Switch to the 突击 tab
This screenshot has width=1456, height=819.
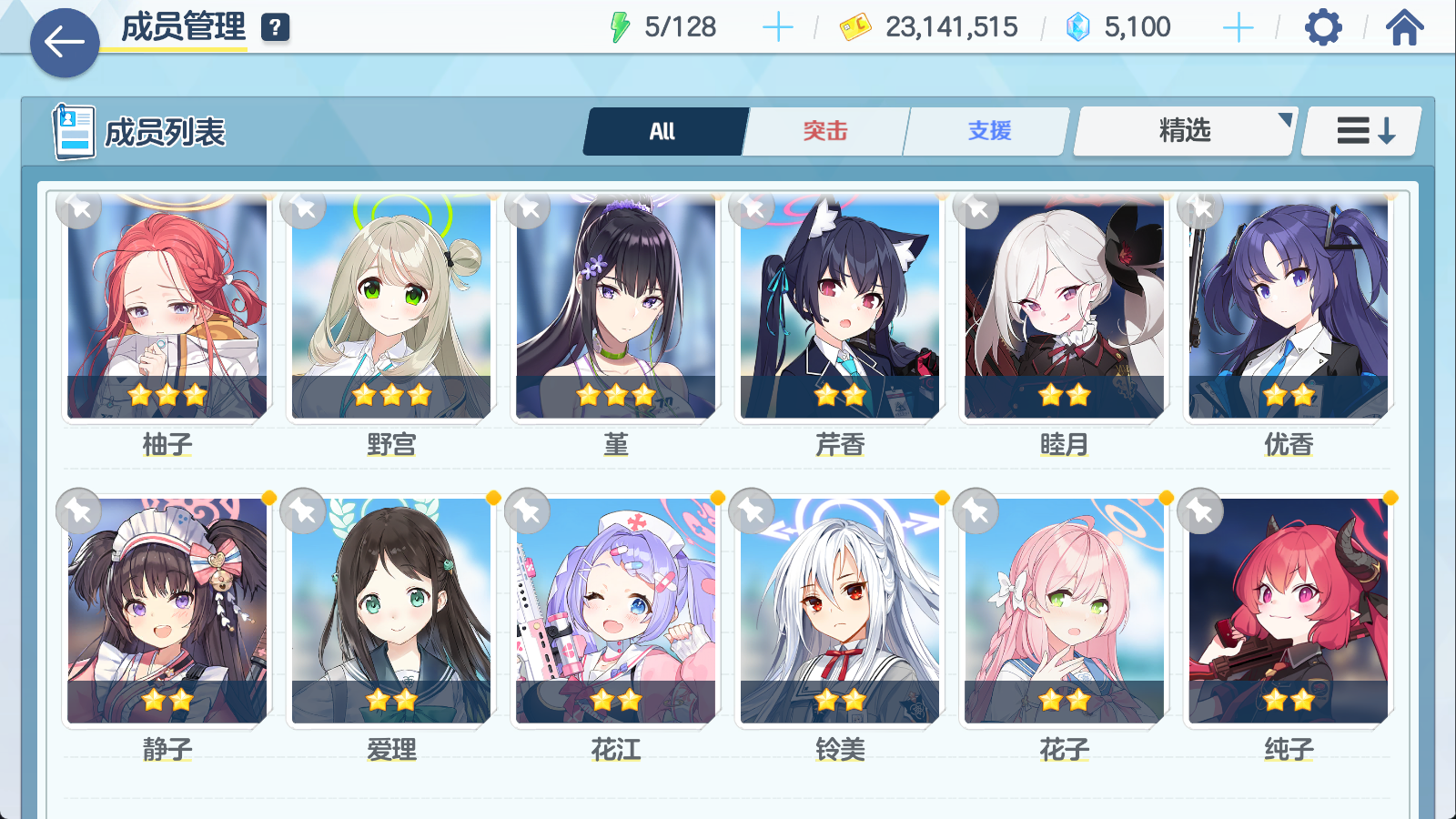pyautogui.click(x=824, y=131)
